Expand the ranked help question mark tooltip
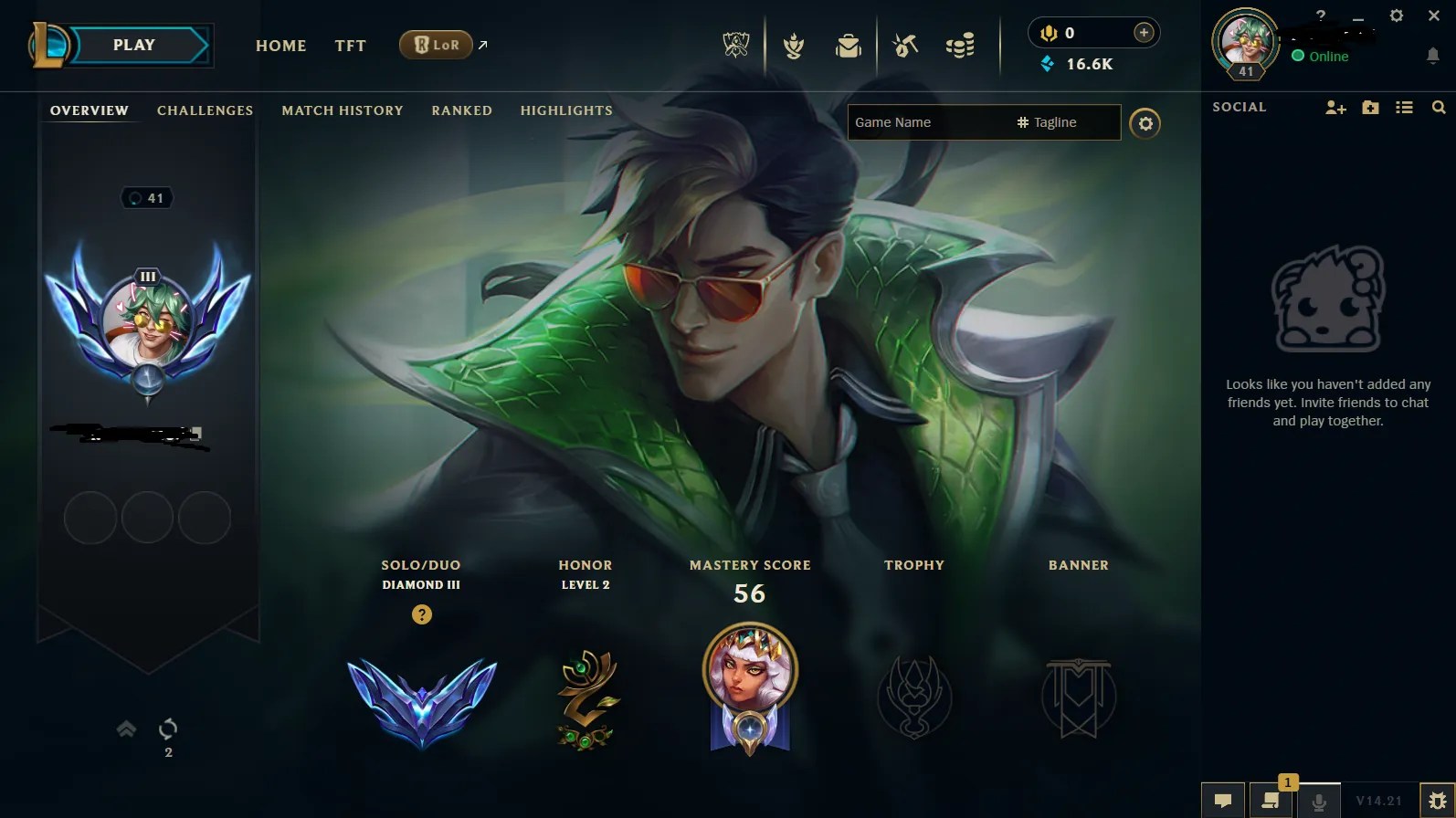The height and width of the screenshot is (818, 1456). 421,615
